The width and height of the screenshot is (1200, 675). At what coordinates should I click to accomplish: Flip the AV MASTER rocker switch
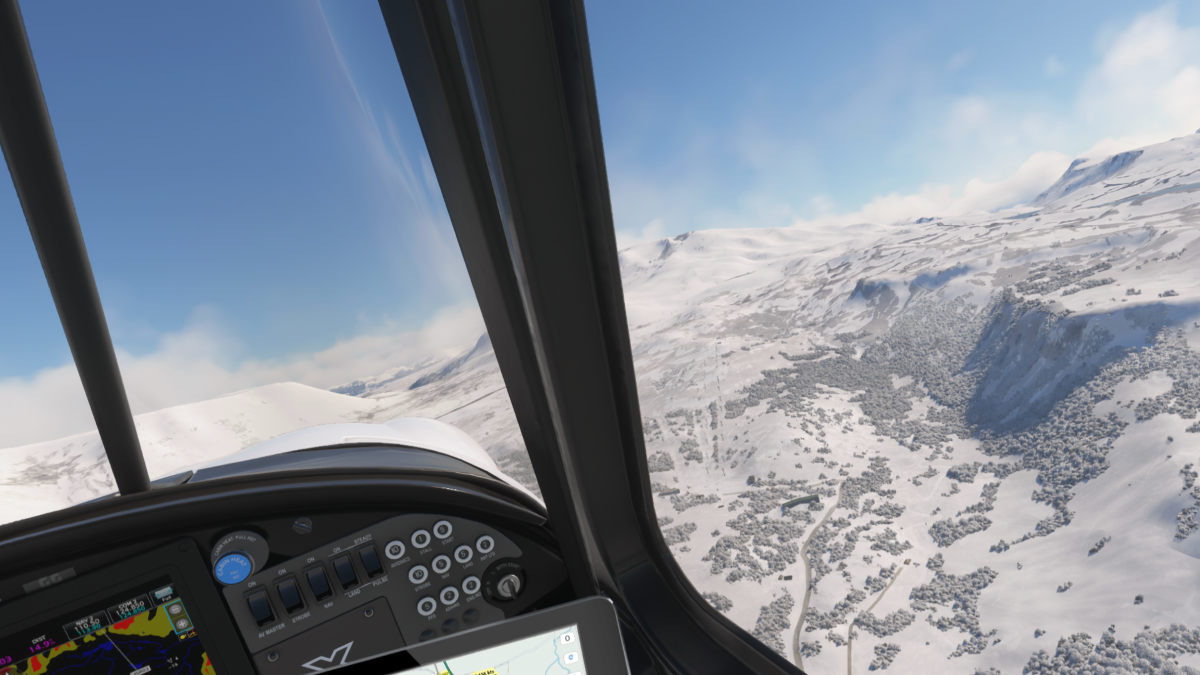click(x=260, y=604)
